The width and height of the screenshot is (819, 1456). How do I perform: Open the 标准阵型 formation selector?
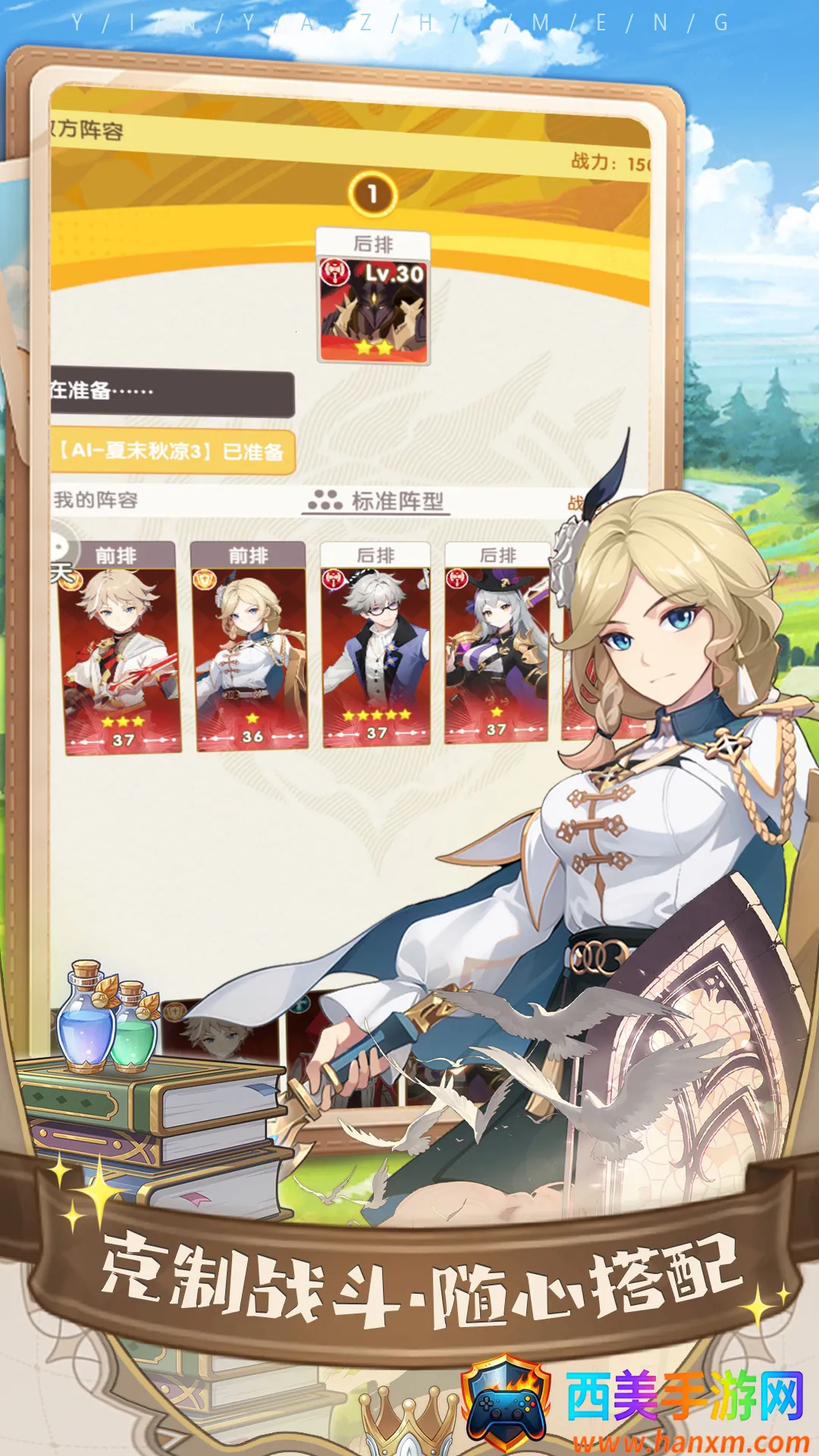(x=377, y=501)
